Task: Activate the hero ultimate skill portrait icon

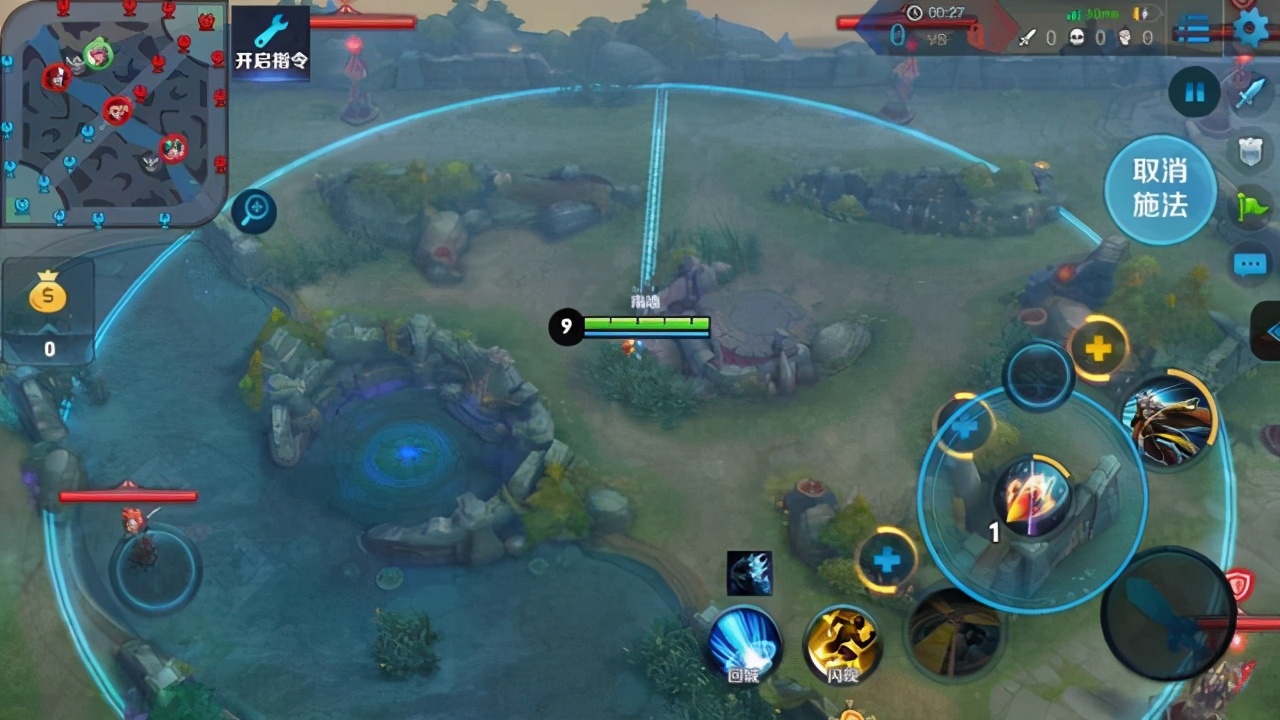Action: click(x=1166, y=418)
